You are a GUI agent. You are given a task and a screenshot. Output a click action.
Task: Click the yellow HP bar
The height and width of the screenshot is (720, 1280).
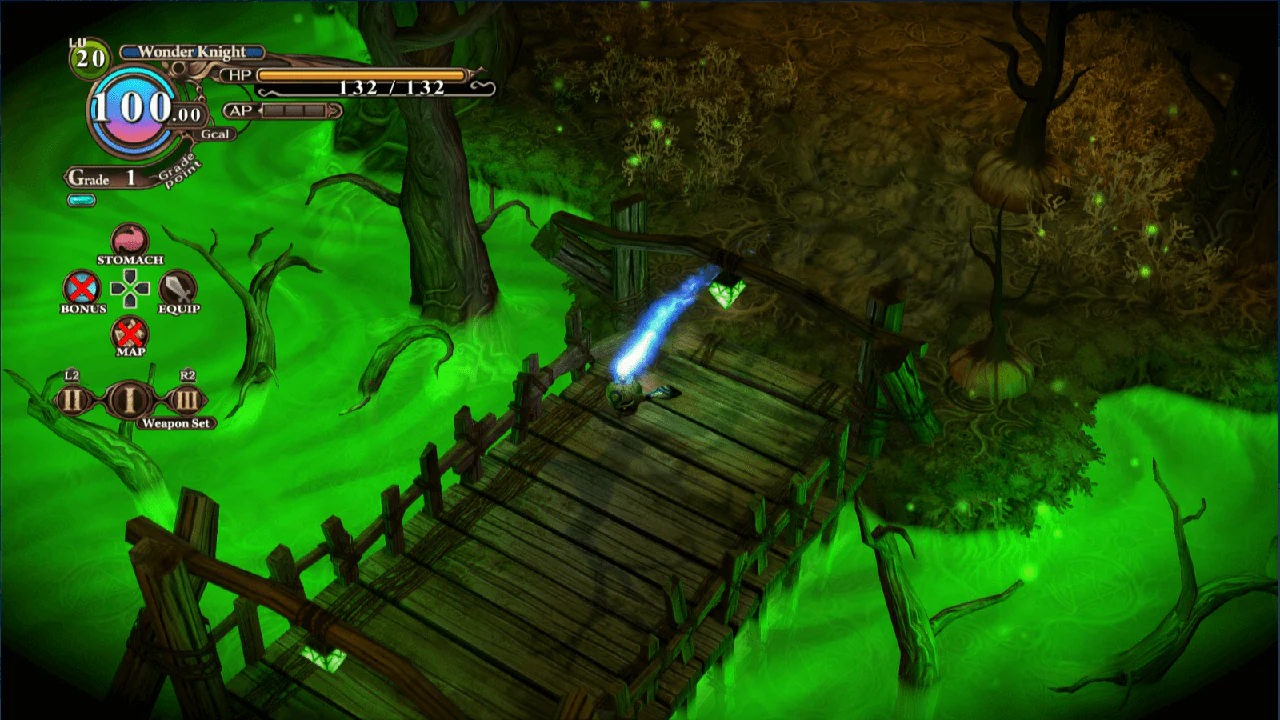click(360, 72)
